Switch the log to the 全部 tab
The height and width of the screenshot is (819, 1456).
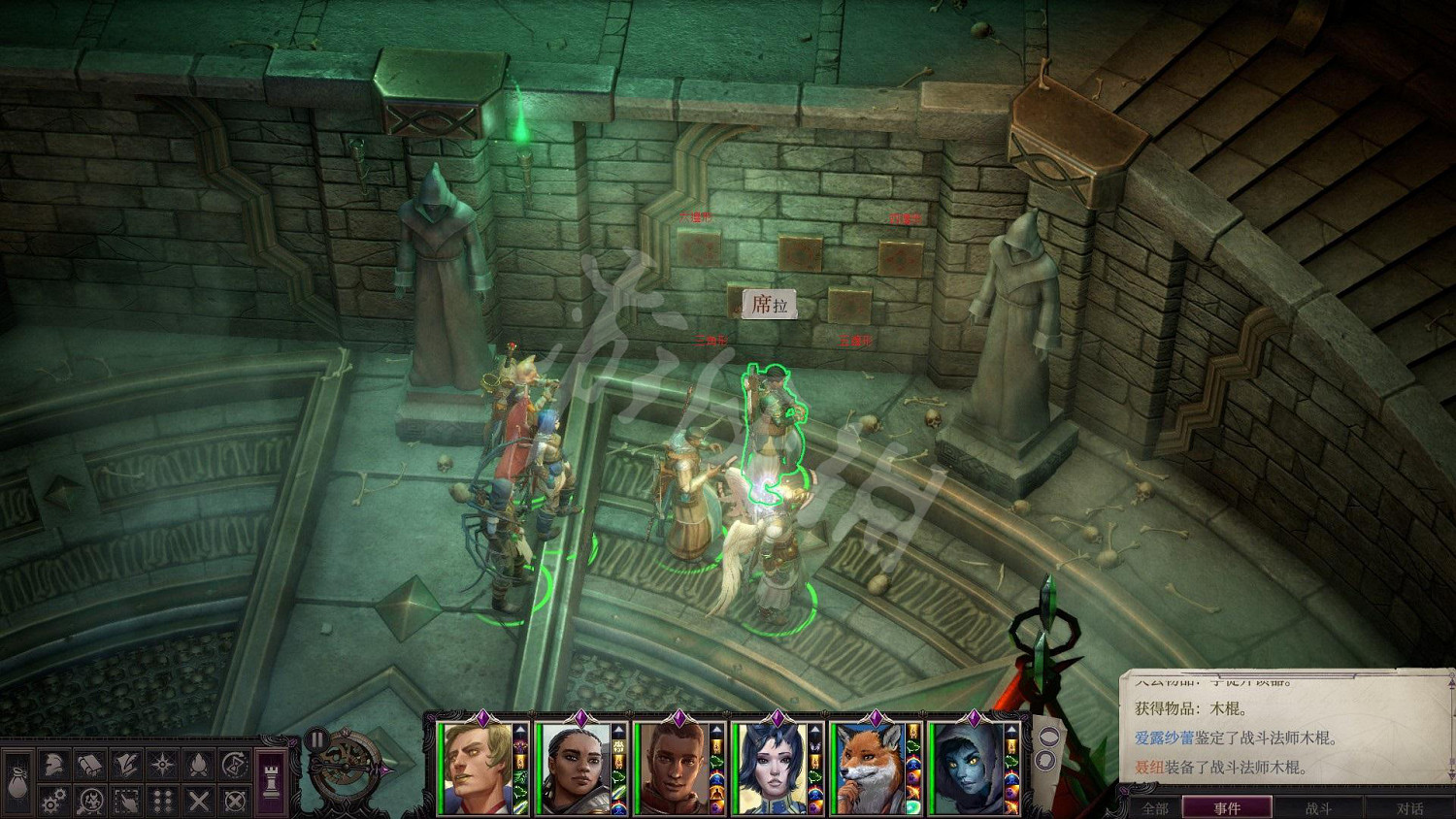coord(1155,807)
